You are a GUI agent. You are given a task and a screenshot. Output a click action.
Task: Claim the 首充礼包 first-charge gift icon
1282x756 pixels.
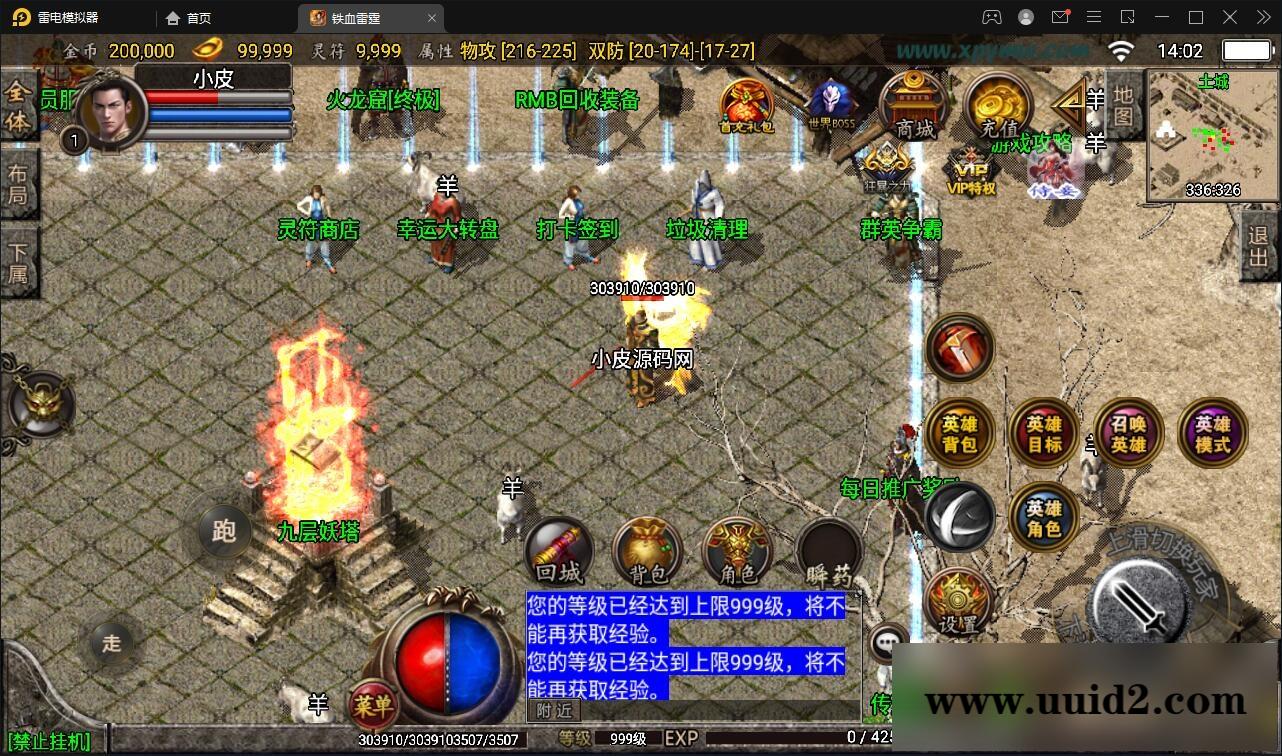[745, 103]
